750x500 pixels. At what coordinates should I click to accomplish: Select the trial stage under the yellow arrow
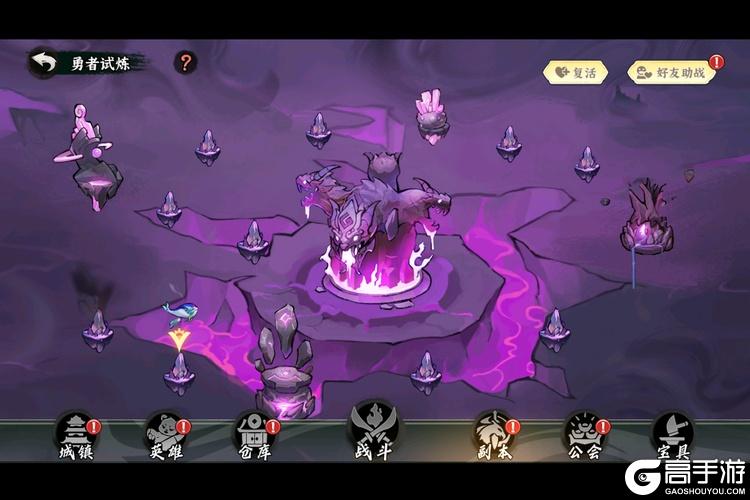click(179, 370)
